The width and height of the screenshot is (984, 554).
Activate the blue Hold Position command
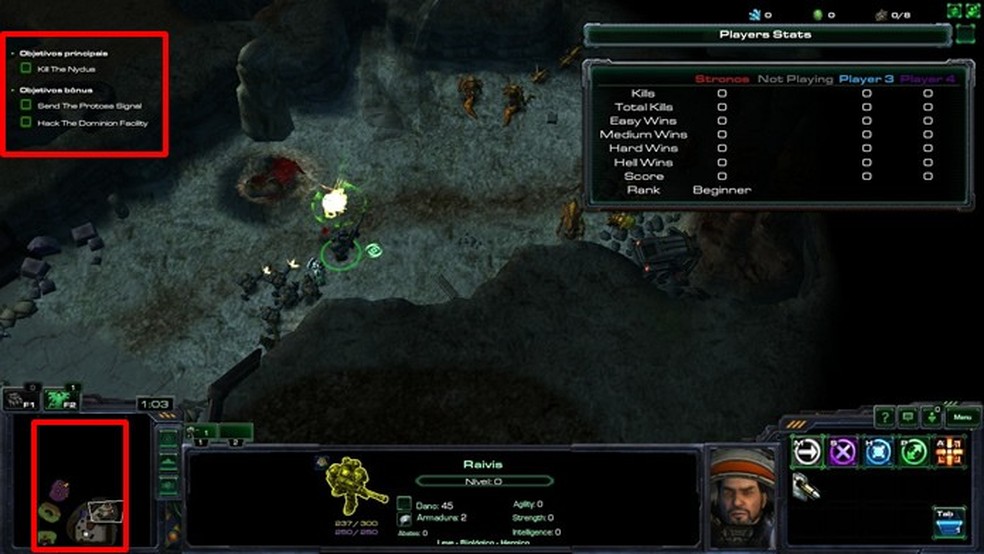coord(878,452)
